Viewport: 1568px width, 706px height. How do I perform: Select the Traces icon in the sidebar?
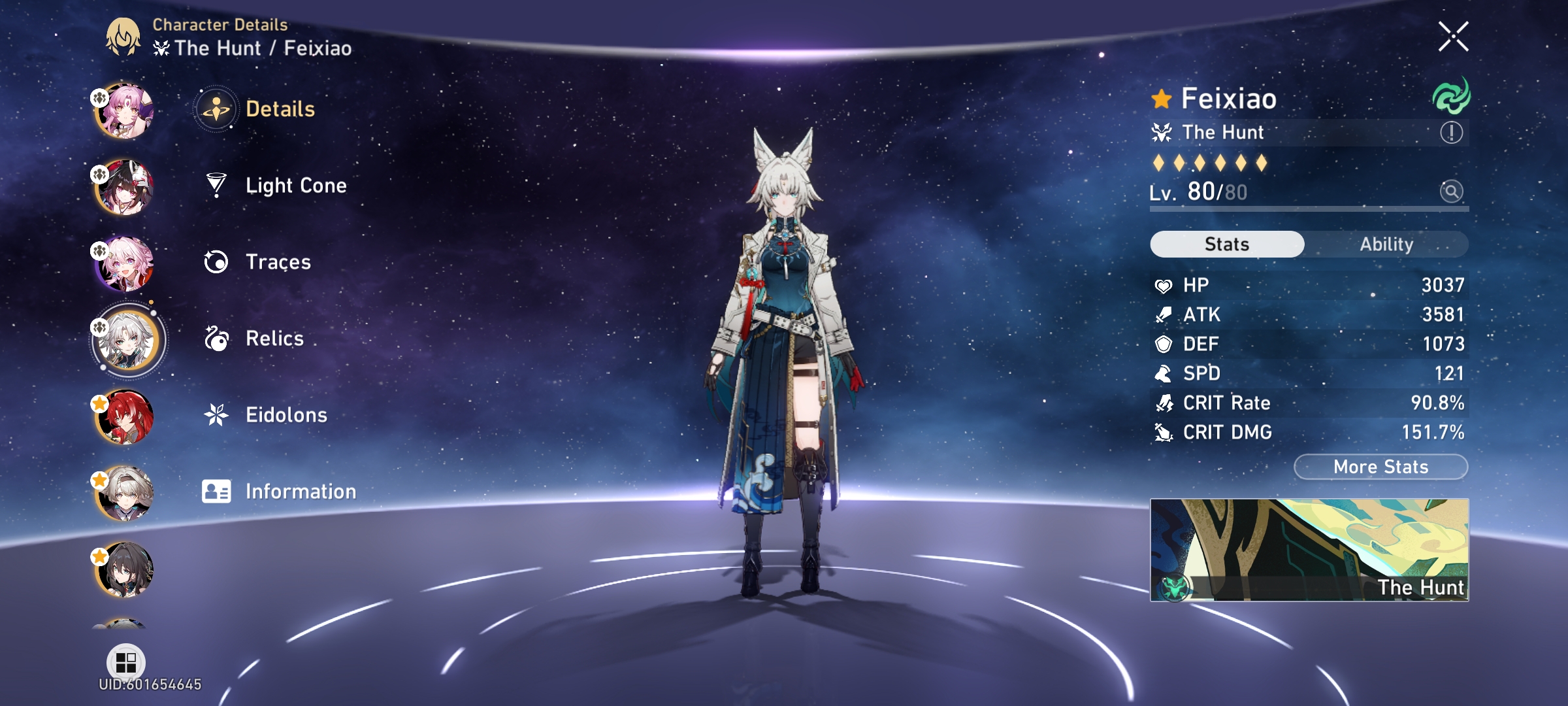tap(217, 261)
